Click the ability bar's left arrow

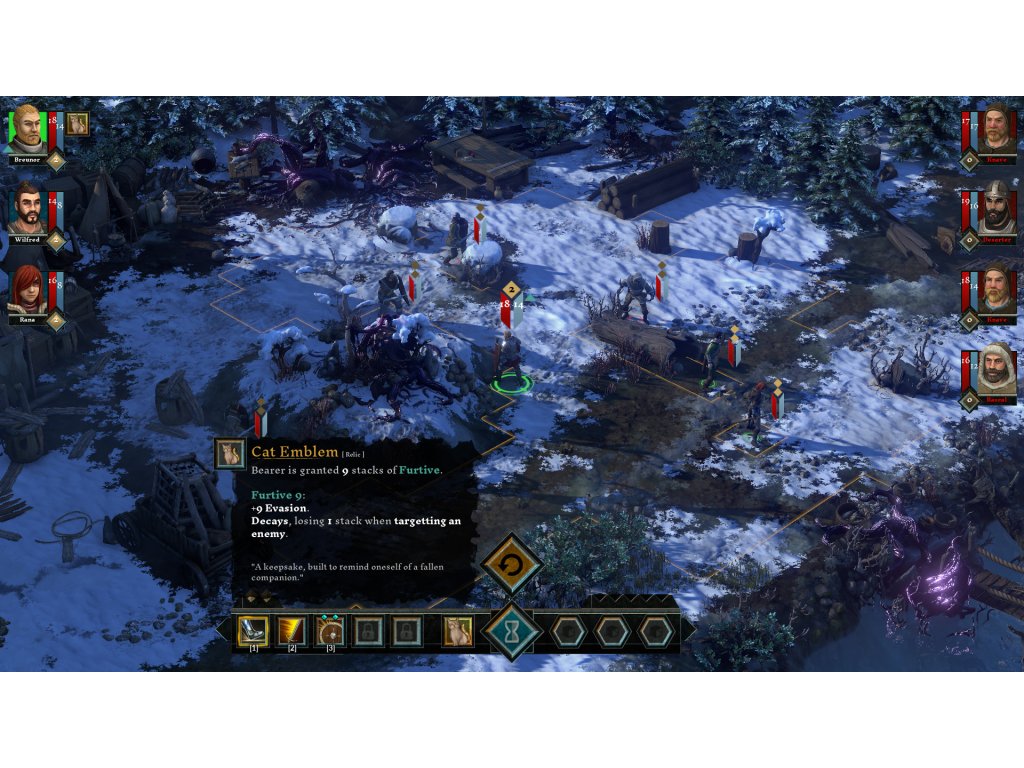point(222,630)
